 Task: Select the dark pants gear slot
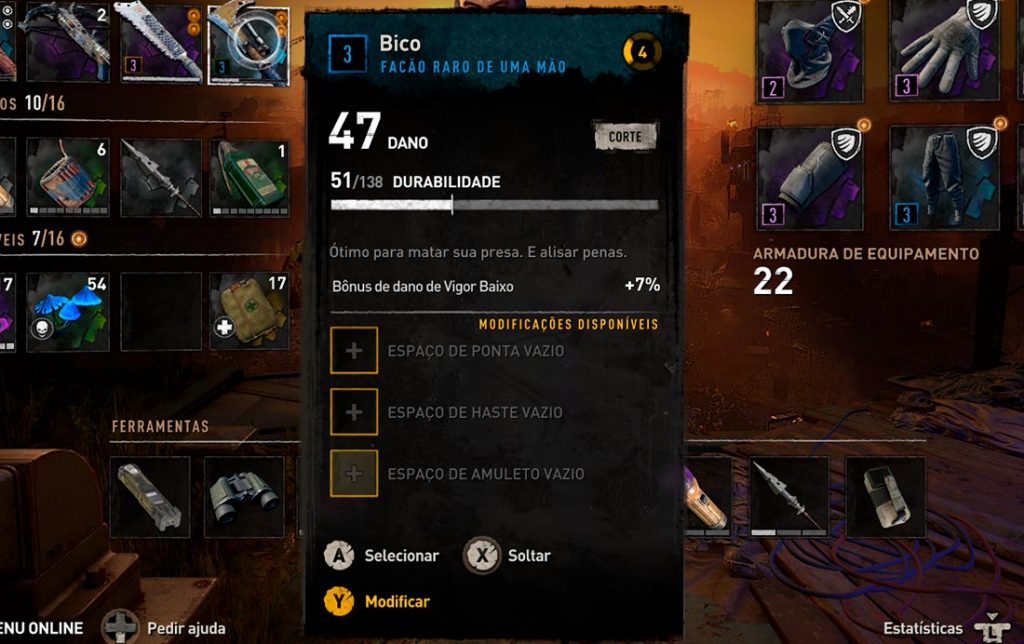click(x=943, y=178)
